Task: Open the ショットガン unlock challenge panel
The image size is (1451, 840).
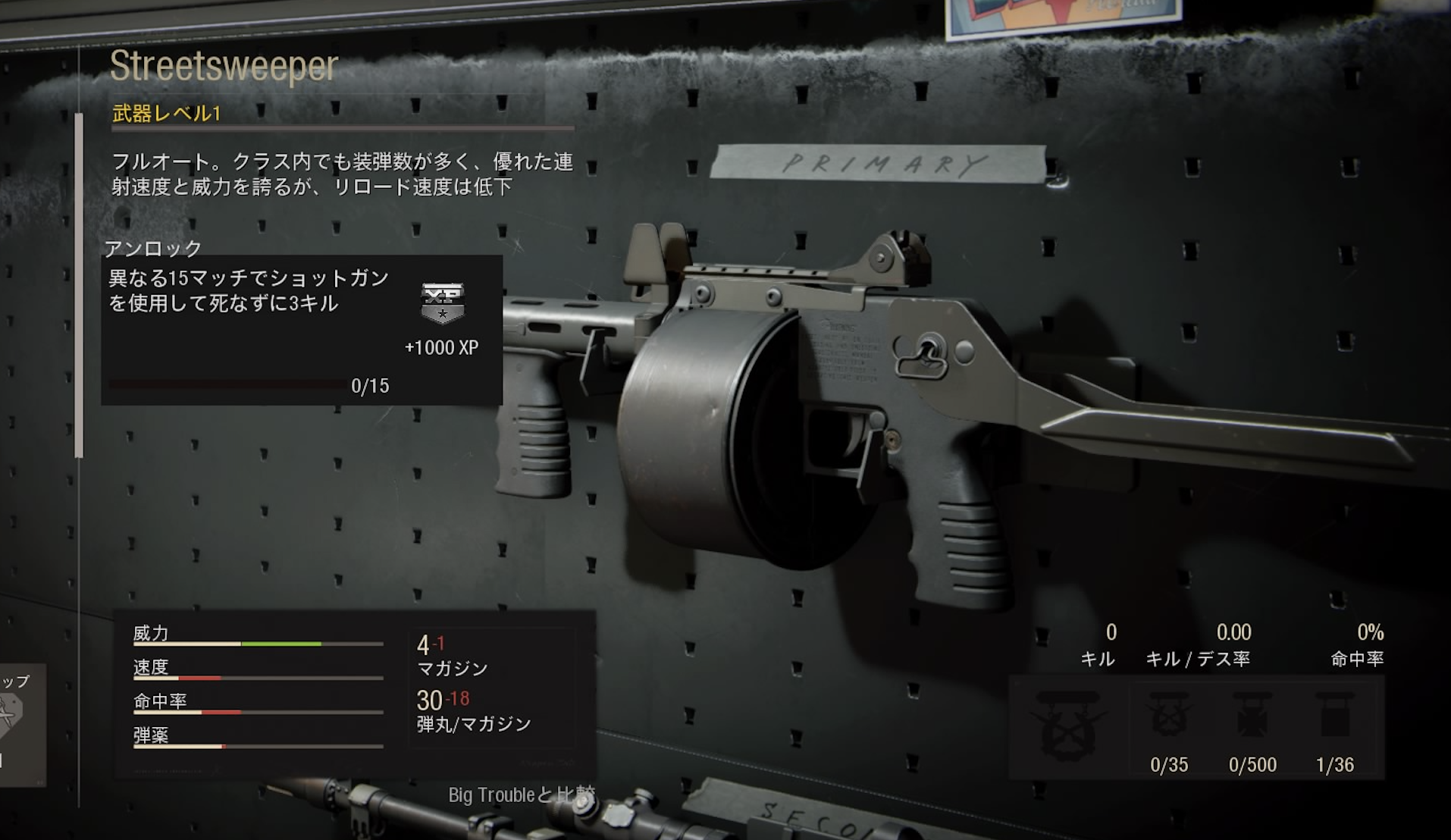Action: point(302,330)
